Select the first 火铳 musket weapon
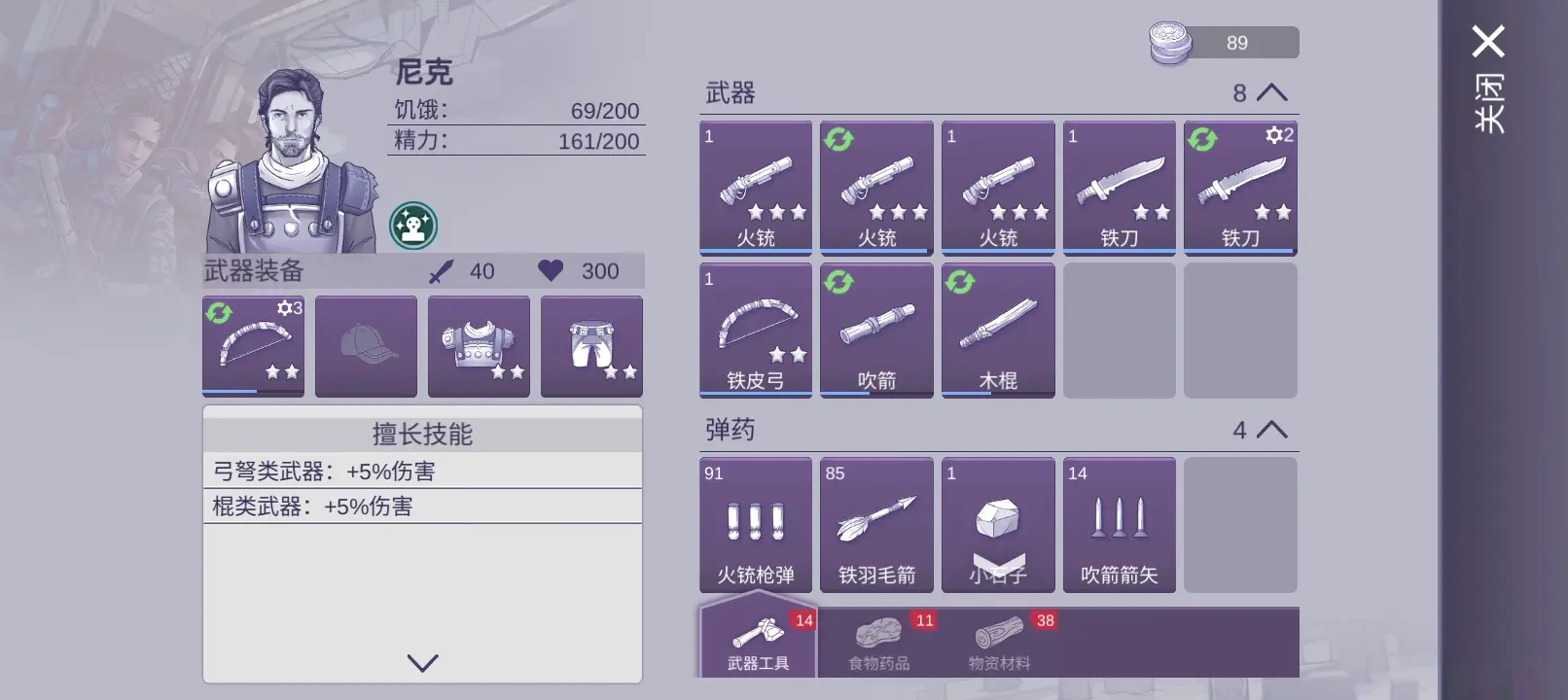The image size is (1568, 700). [755, 188]
